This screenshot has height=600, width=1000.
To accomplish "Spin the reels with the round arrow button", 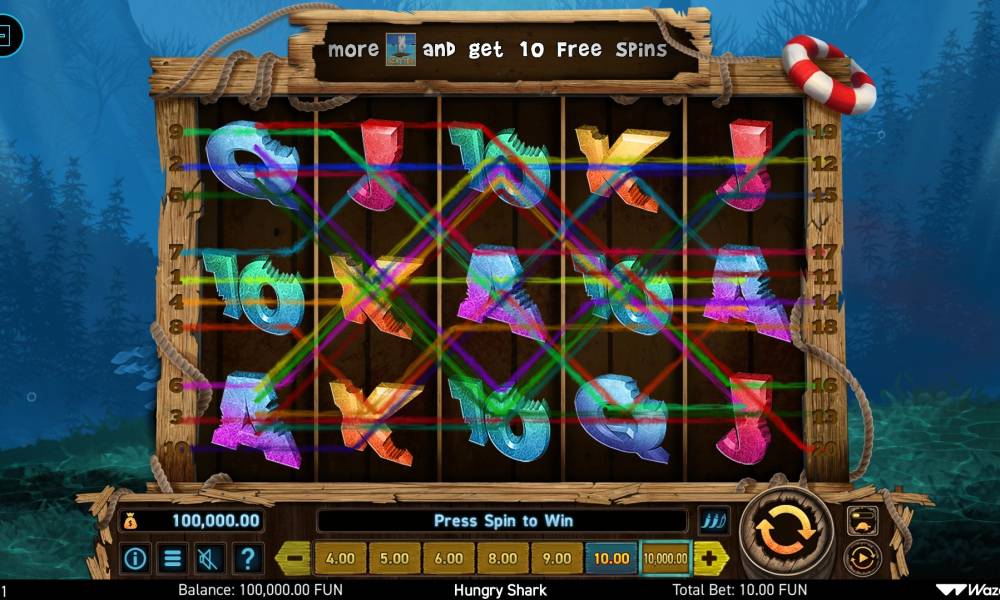I will pyautogui.click(x=786, y=532).
